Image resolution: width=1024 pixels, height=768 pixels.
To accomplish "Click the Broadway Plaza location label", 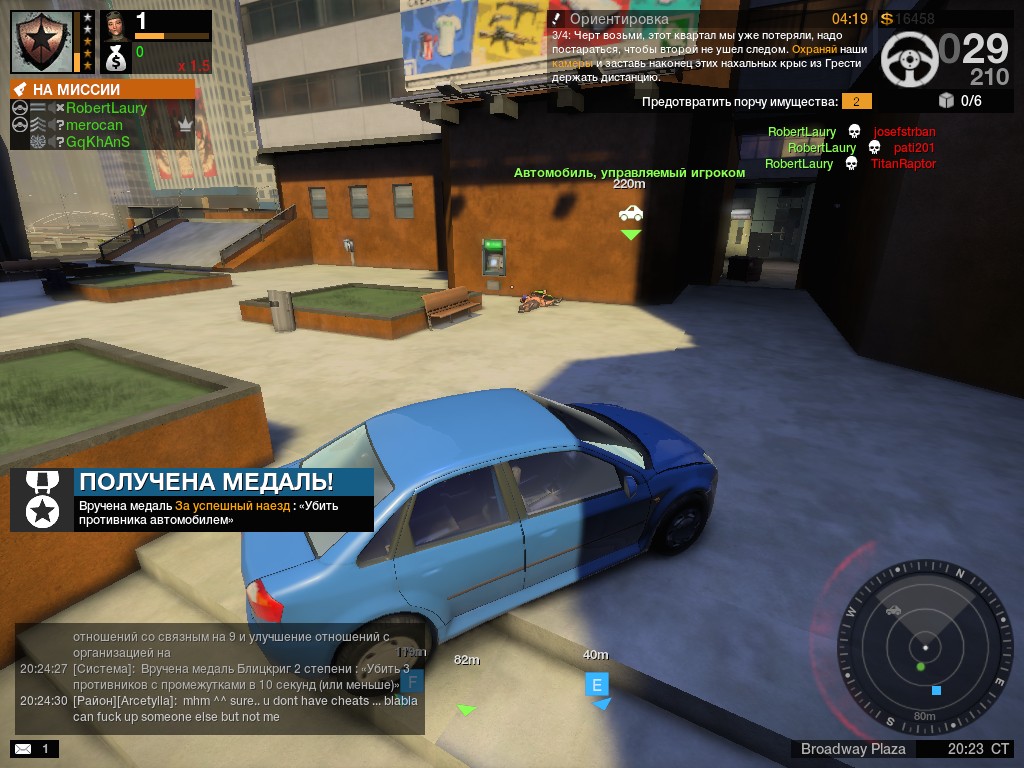I will point(853,748).
